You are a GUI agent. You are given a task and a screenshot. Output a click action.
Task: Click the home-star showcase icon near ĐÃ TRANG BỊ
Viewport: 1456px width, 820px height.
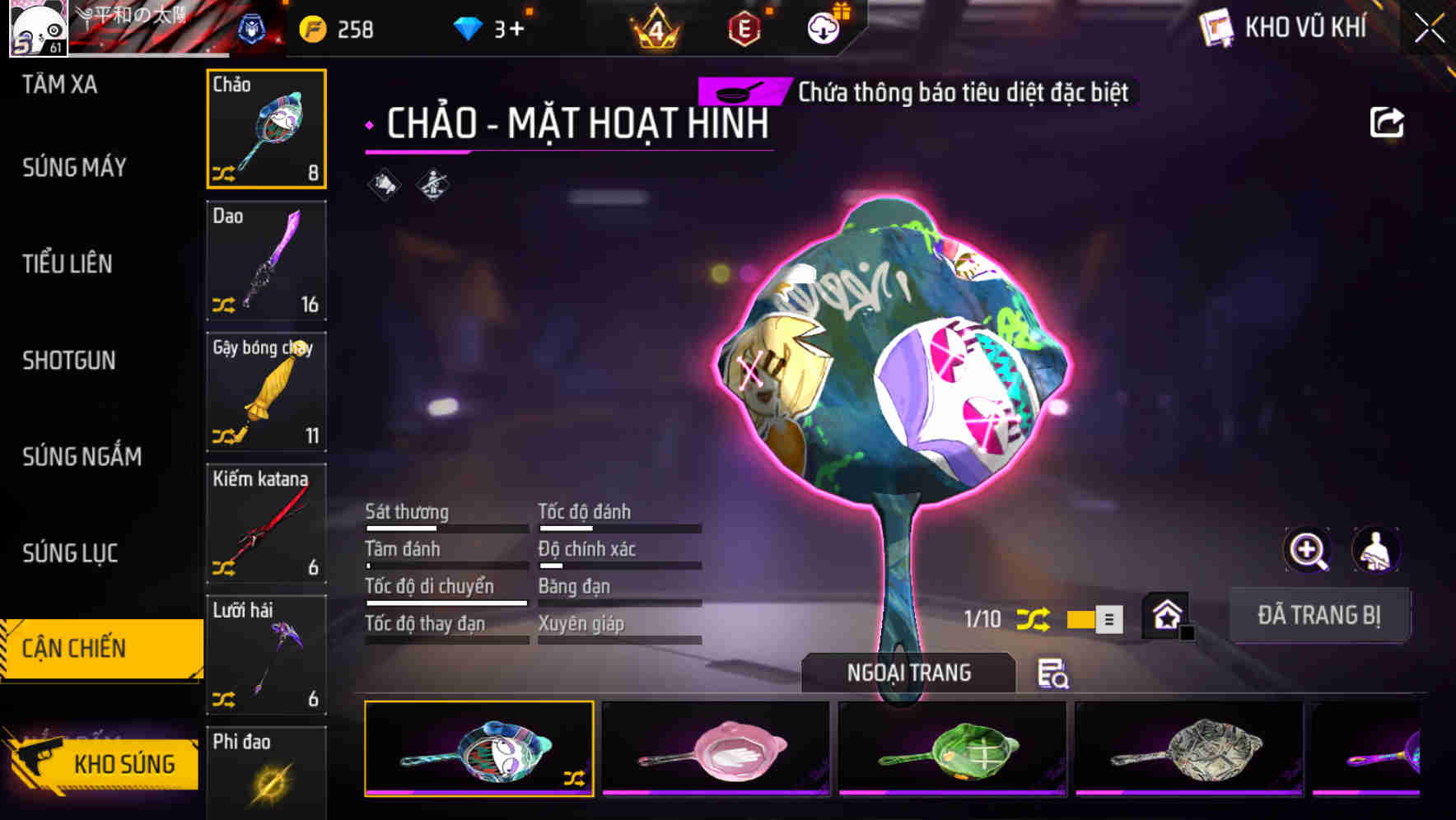[x=1166, y=614]
